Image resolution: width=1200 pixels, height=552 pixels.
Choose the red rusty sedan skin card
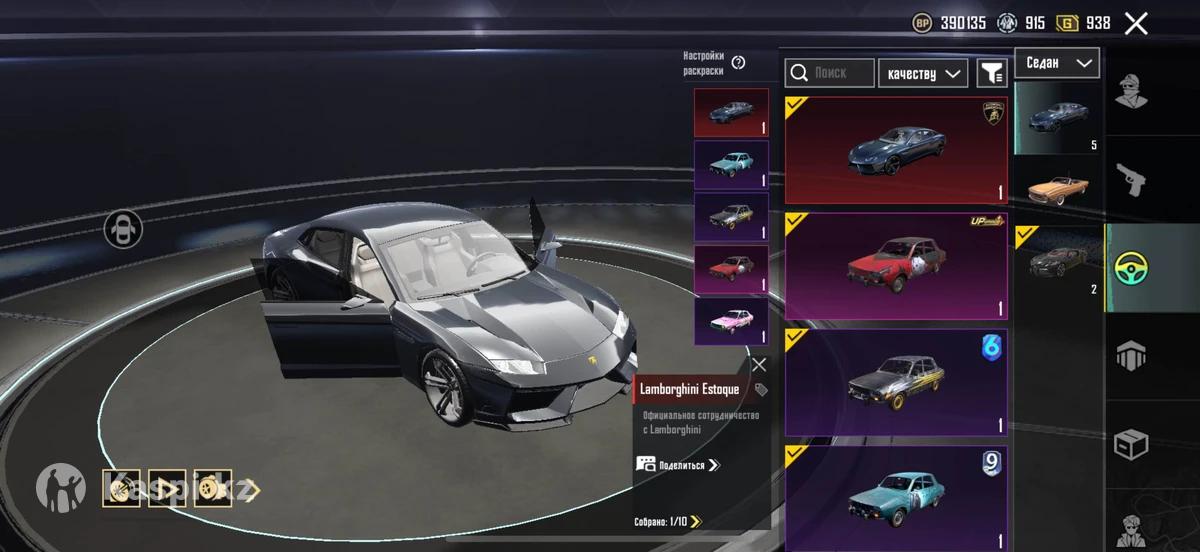coord(896,266)
